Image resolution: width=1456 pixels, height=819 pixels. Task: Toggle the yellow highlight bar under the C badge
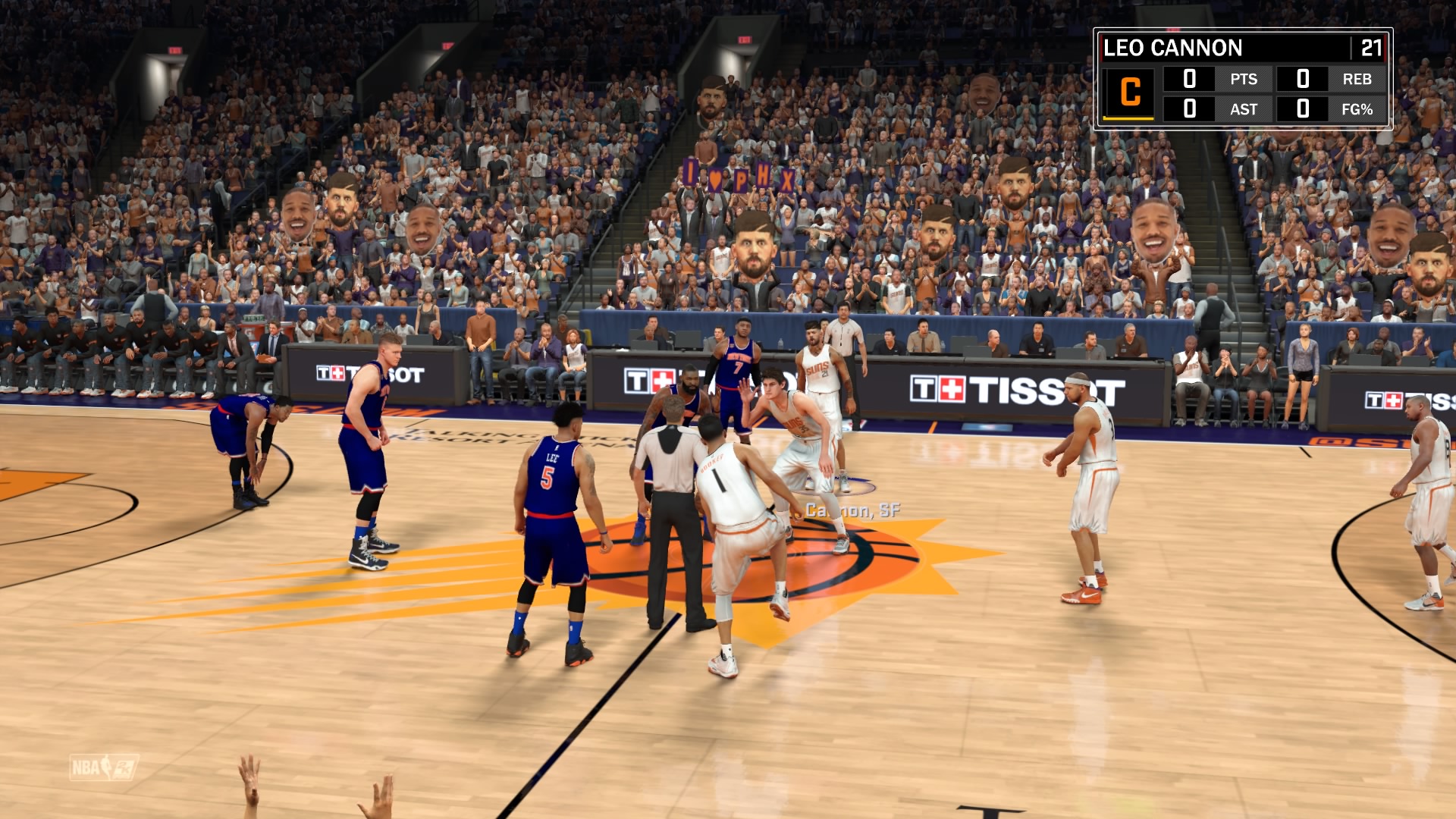(x=1129, y=119)
